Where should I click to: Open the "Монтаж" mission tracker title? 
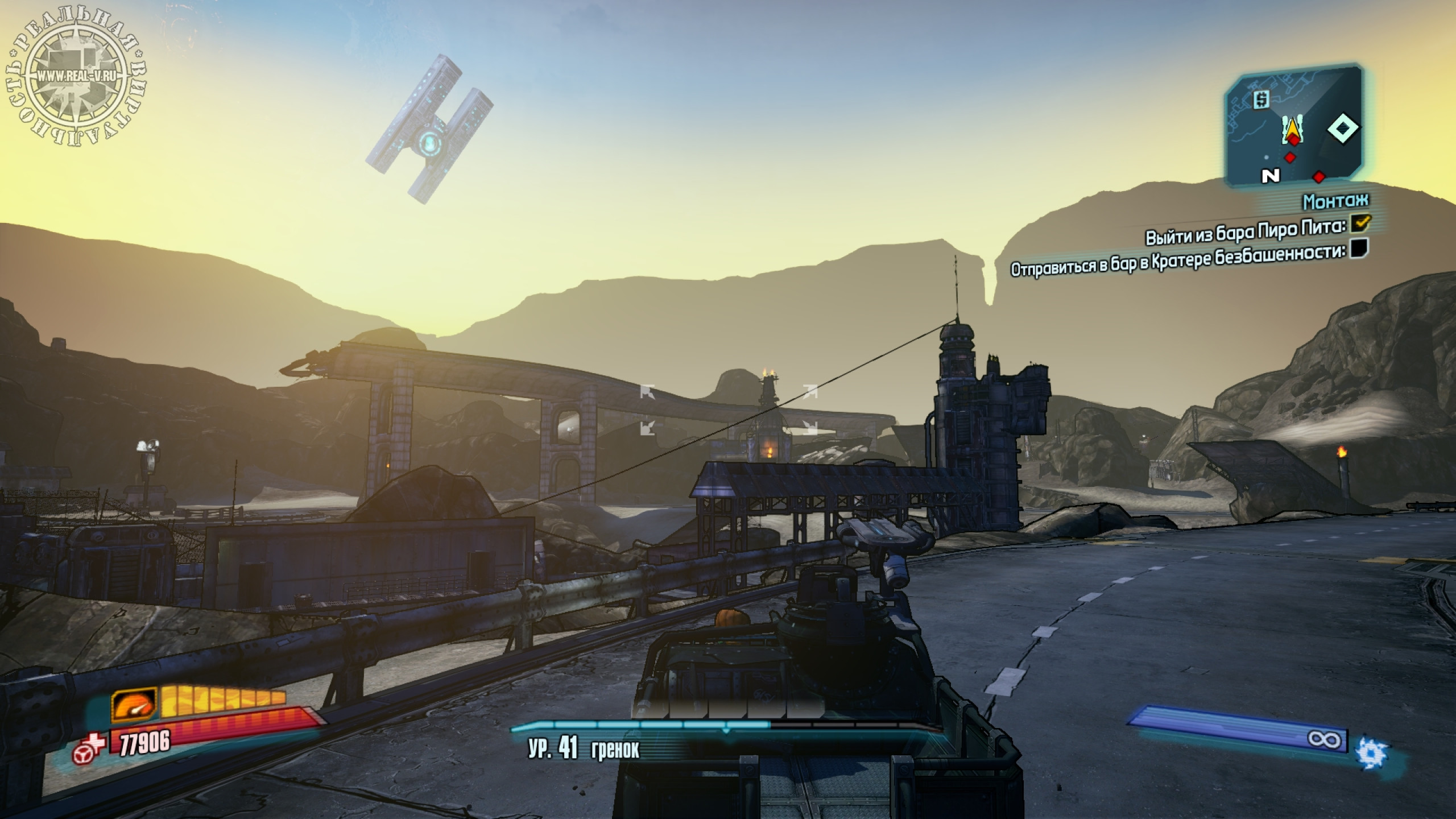[x=1335, y=201]
